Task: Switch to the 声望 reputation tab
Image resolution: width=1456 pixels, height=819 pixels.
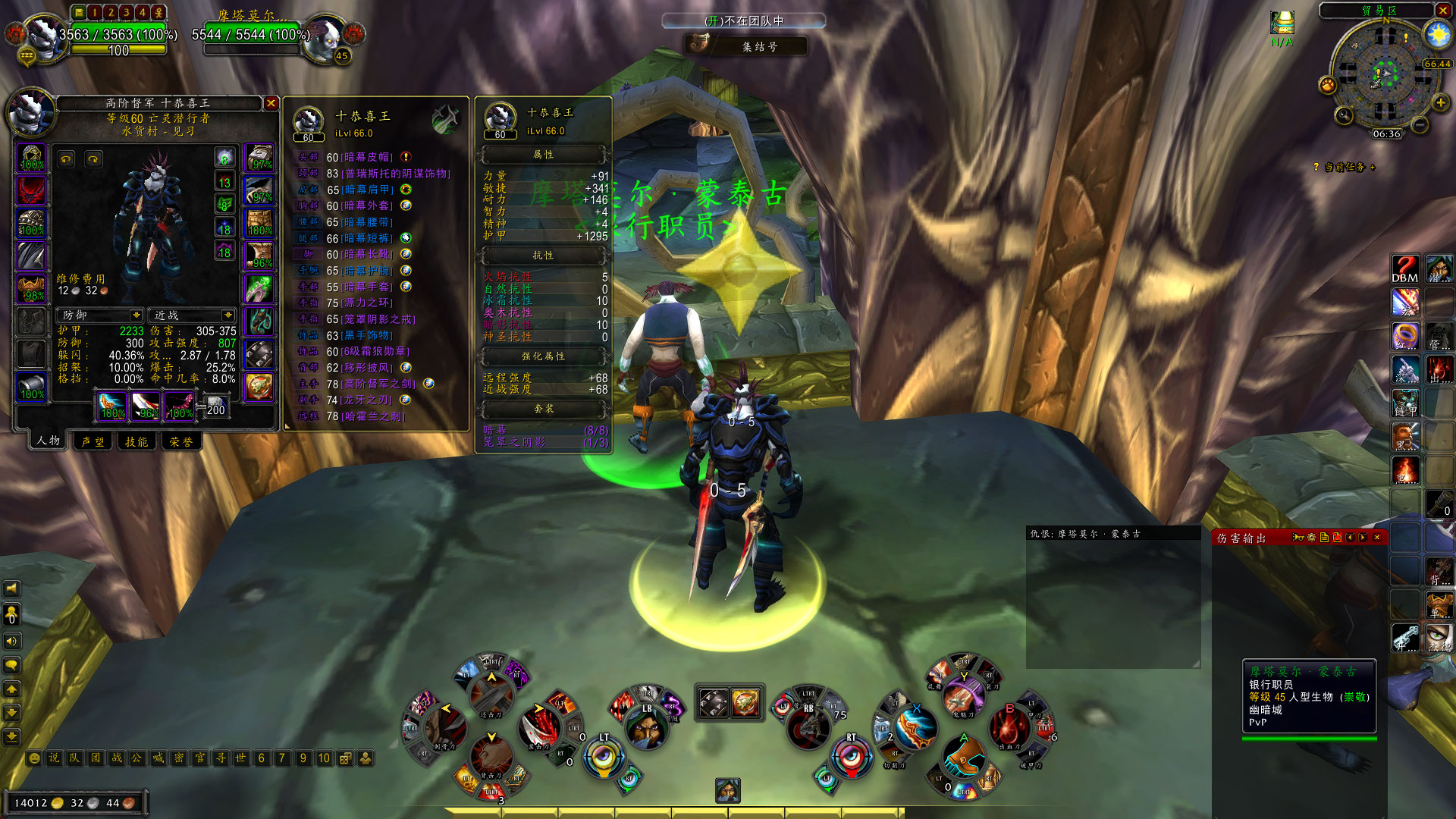Action: tap(93, 441)
